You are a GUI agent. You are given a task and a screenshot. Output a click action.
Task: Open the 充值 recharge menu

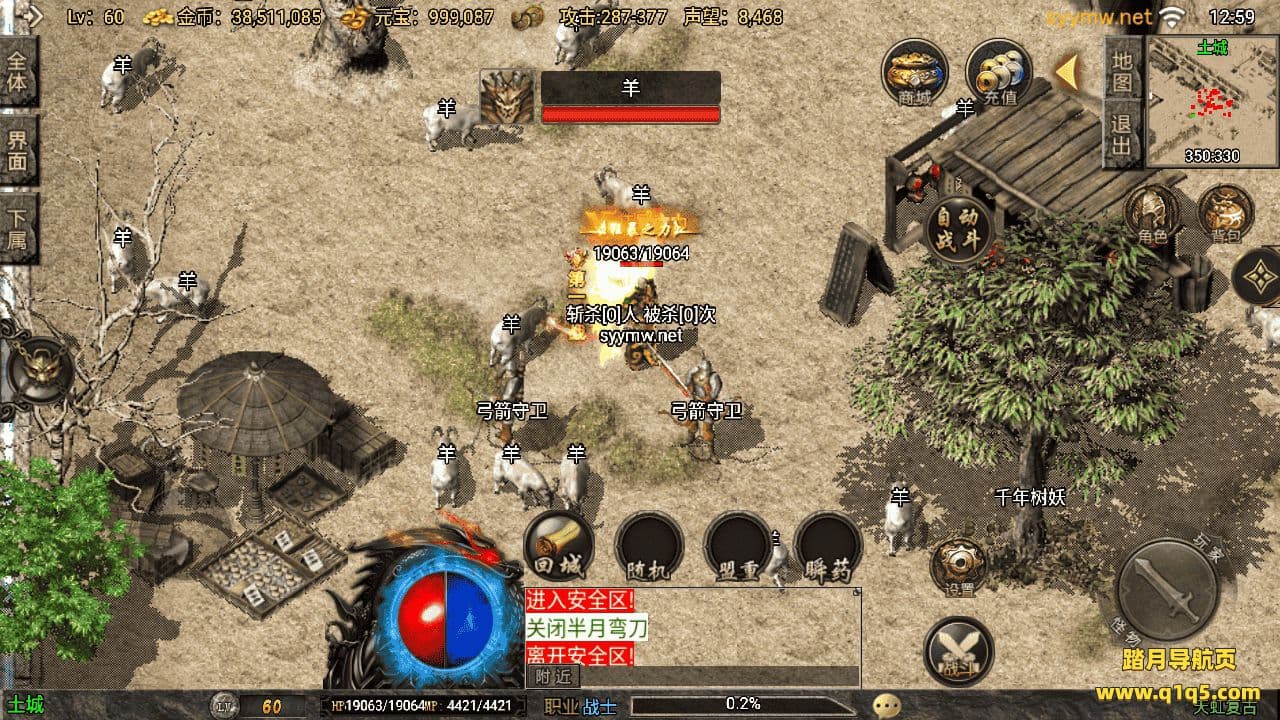pyautogui.click(x=998, y=71)
